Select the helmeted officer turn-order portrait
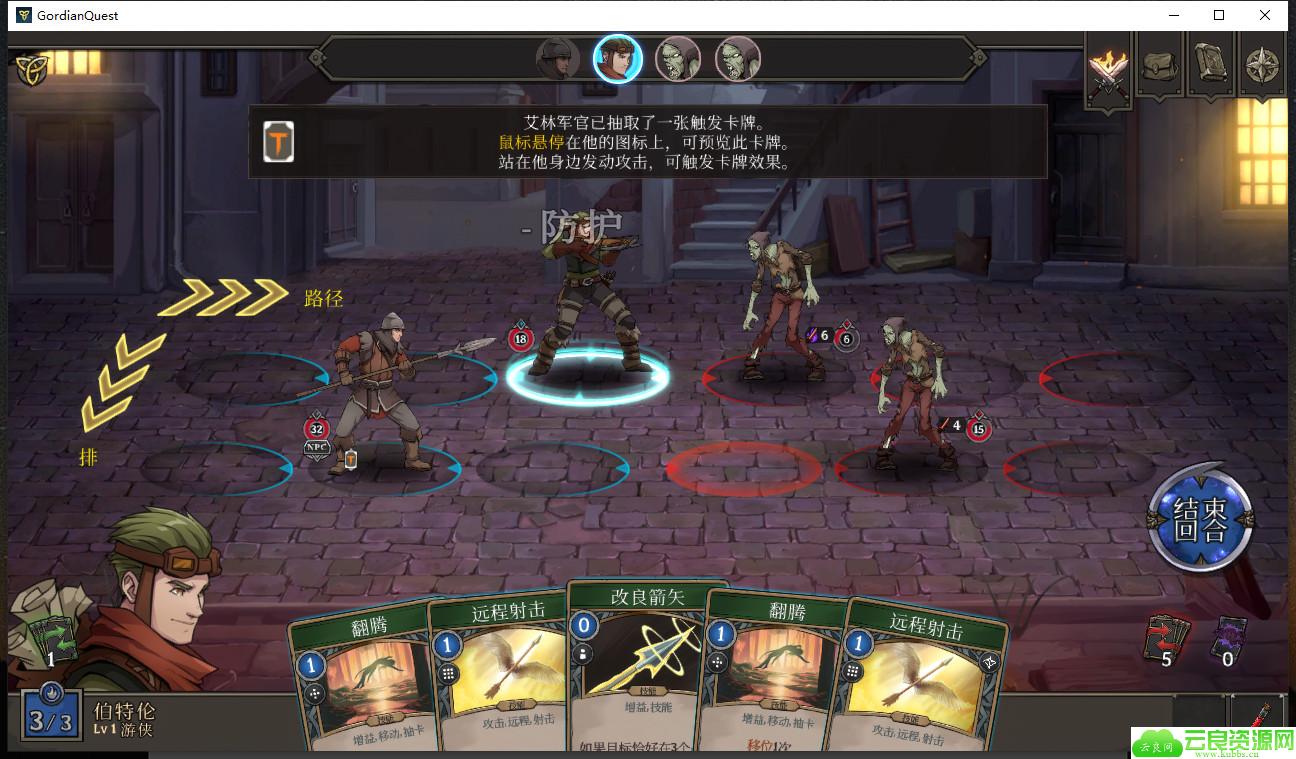Screen dimensions: 1296x759 pos(557,59)
